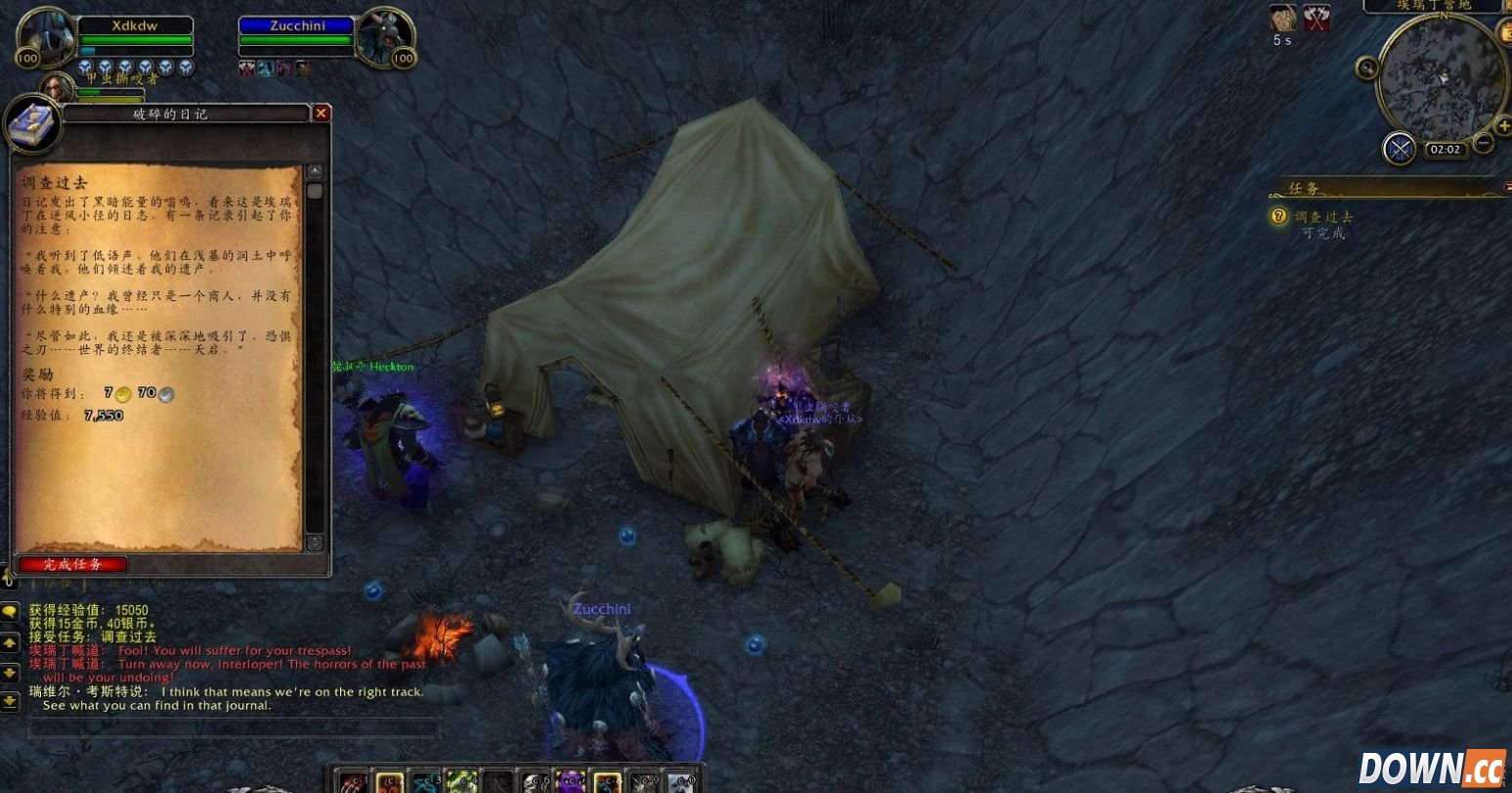
Task: Select the expiring map buff showing 5s
Action: (x=1281, y=20)
